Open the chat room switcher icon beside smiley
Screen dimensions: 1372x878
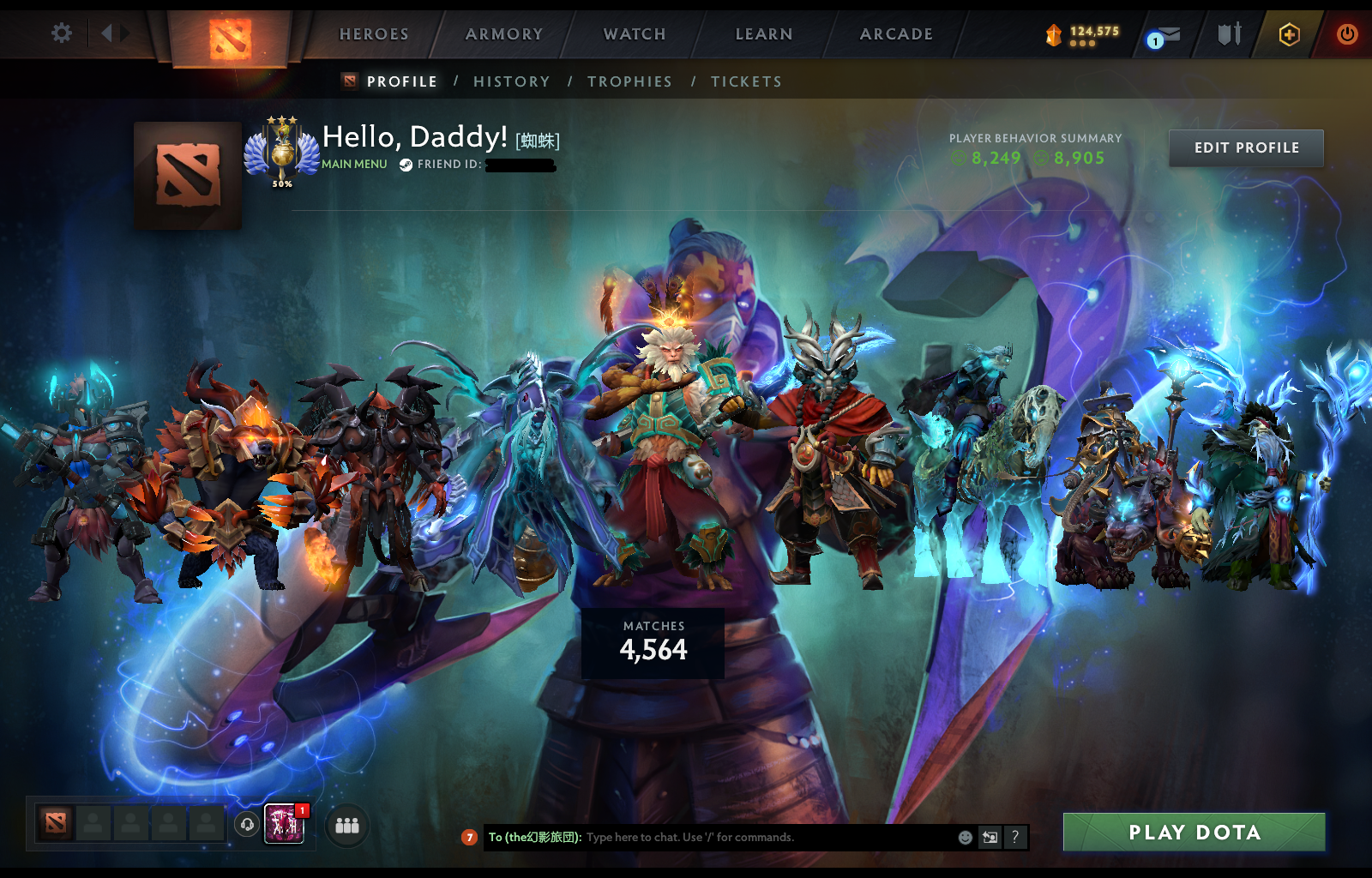tap(990, 838)
